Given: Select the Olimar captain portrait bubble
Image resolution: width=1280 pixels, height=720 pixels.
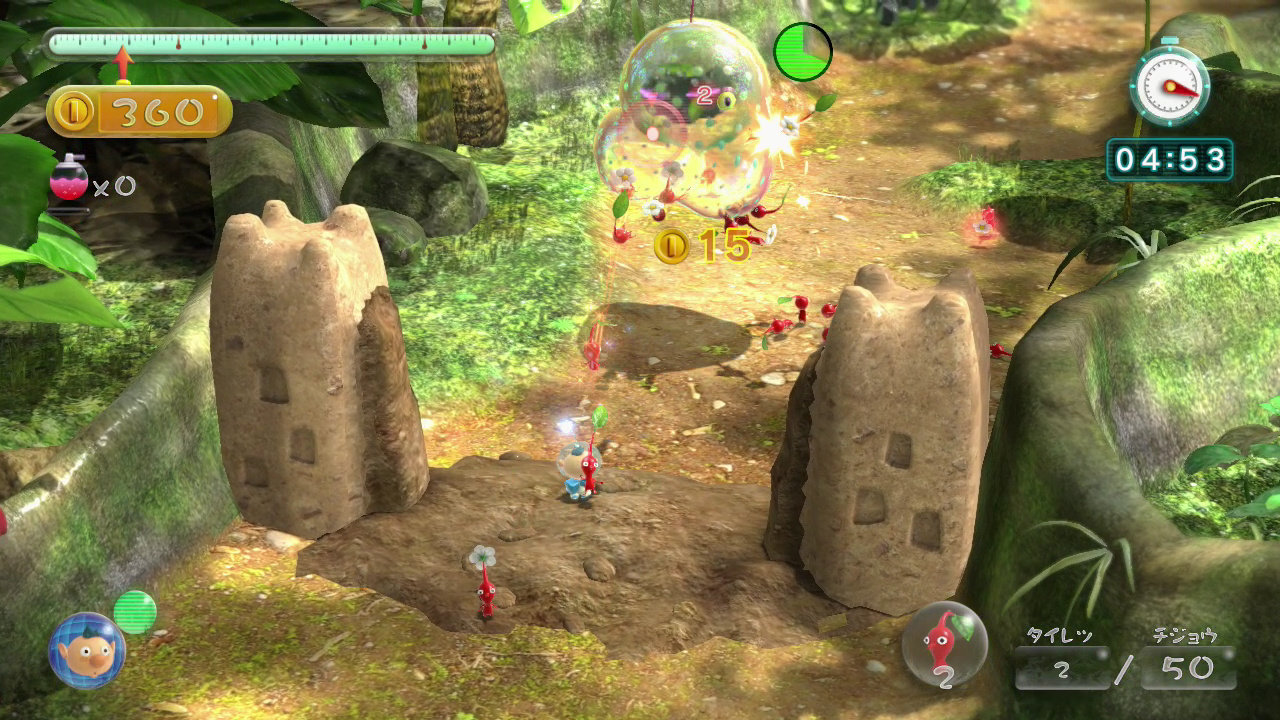Looking at the screenshot, I should coord(86,651).
